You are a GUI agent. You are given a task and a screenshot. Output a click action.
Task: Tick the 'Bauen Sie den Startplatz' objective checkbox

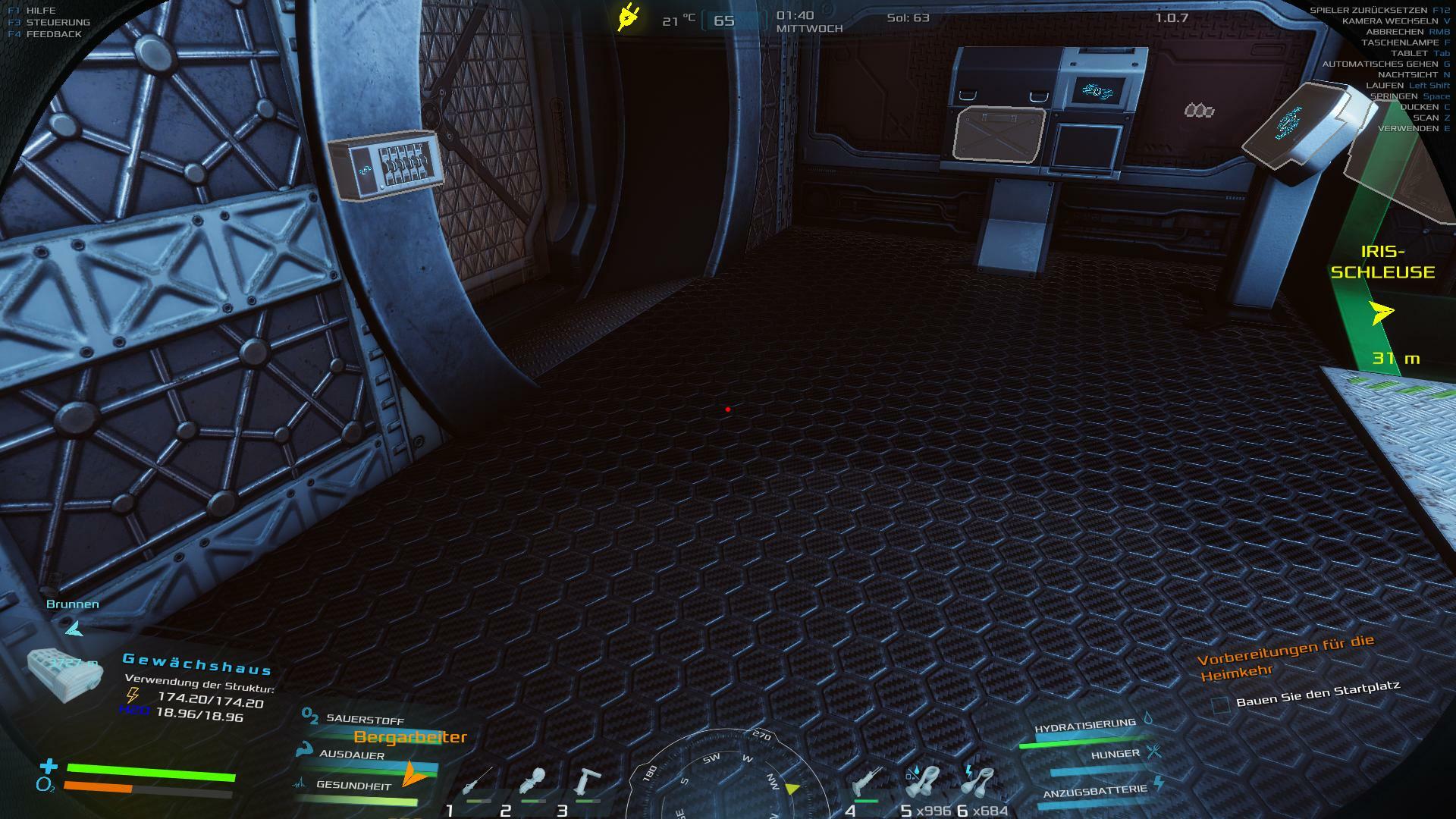pyautogui.click(x=1220, y=705)
